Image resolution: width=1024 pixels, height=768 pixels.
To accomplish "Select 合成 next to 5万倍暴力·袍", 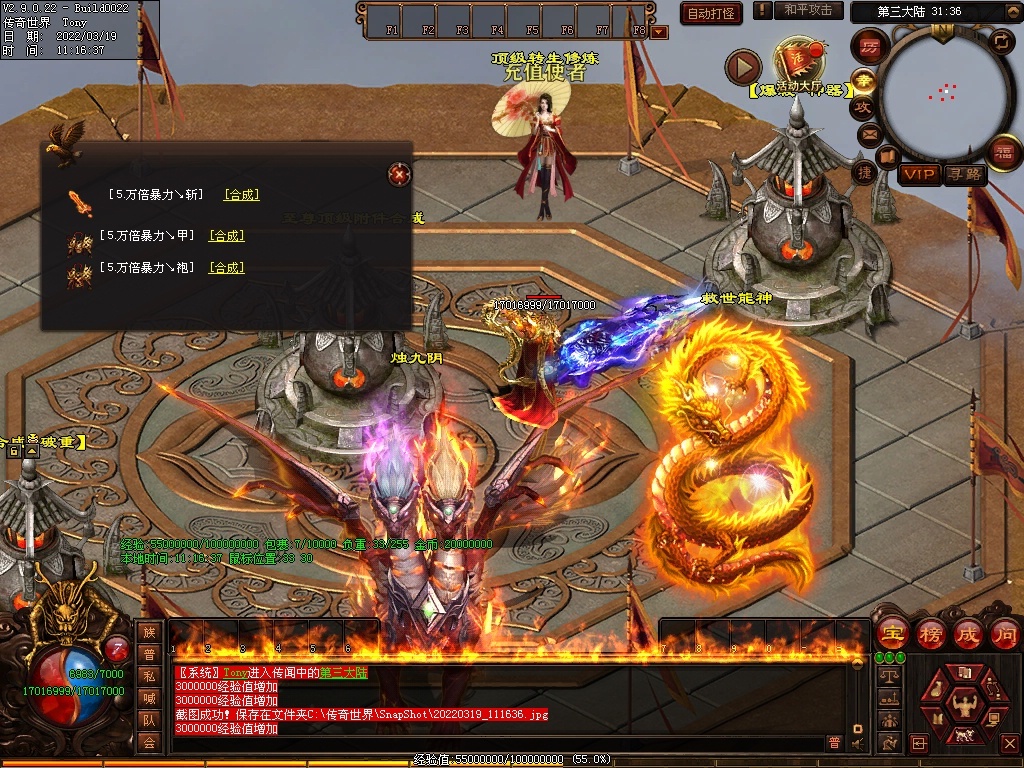I will click(226, 268).
